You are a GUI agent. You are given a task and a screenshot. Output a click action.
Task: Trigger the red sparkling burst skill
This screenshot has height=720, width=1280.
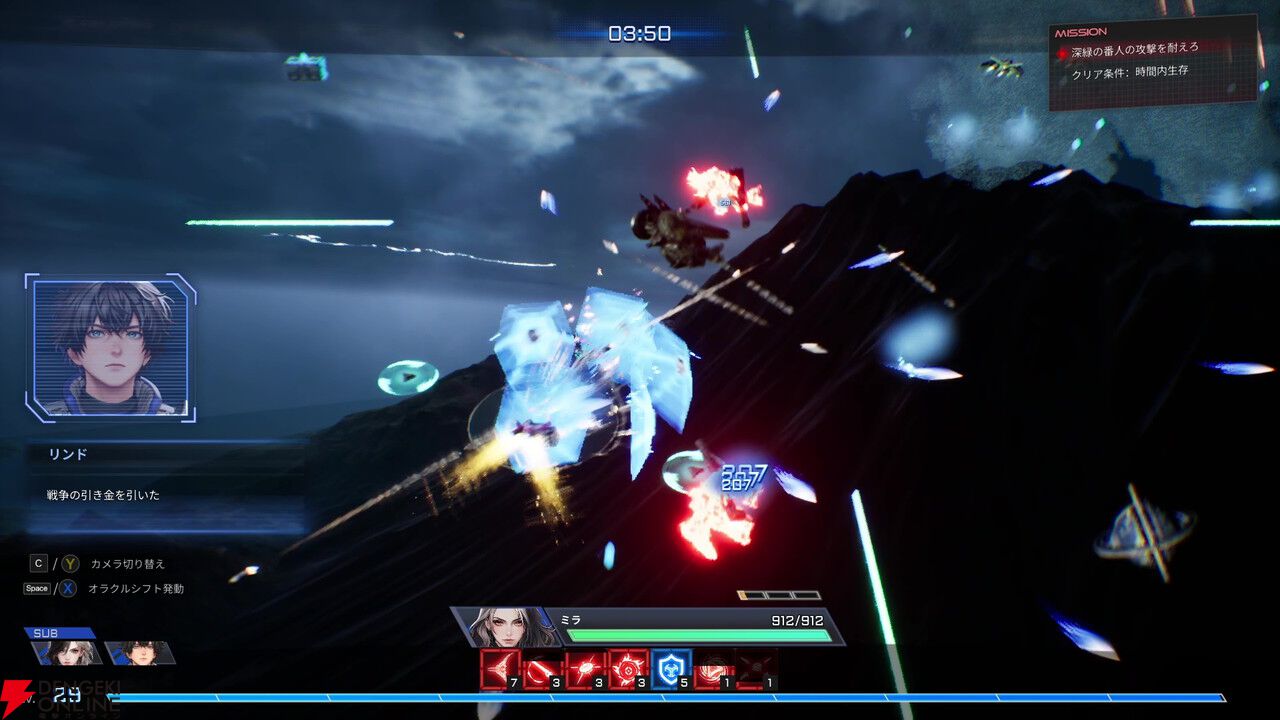tap(585, 668)
